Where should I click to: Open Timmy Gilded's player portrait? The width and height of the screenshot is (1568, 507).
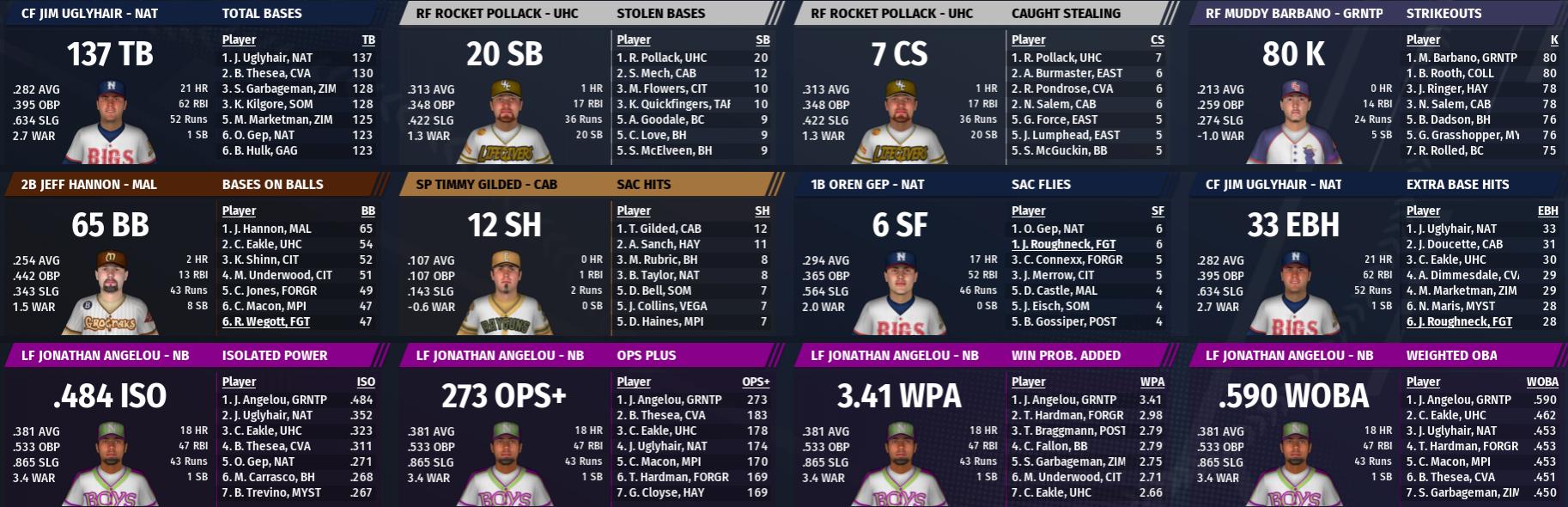(x=505, y=292)
